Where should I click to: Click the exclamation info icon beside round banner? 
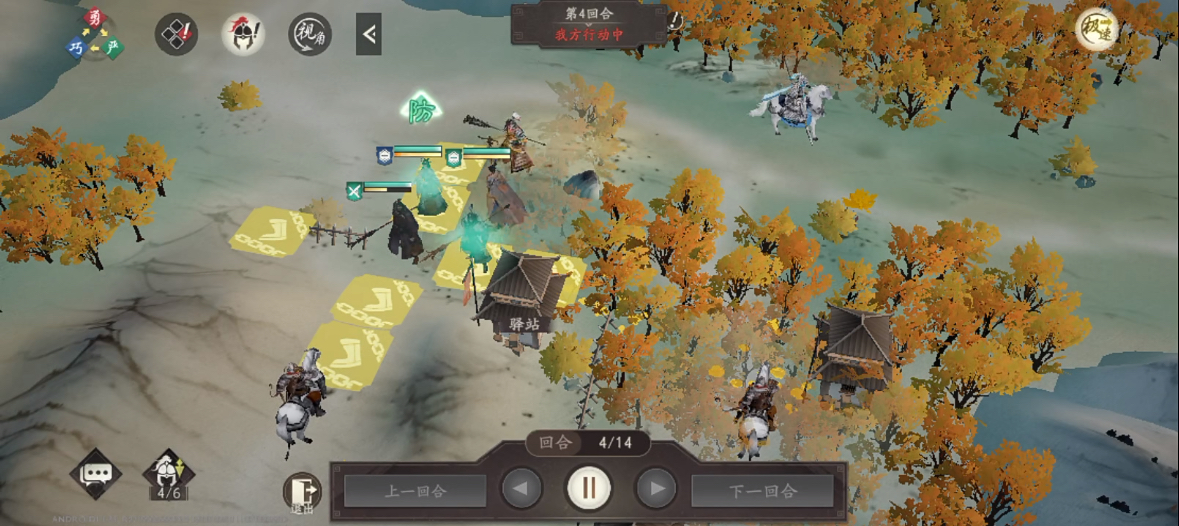tap(675, 20)
